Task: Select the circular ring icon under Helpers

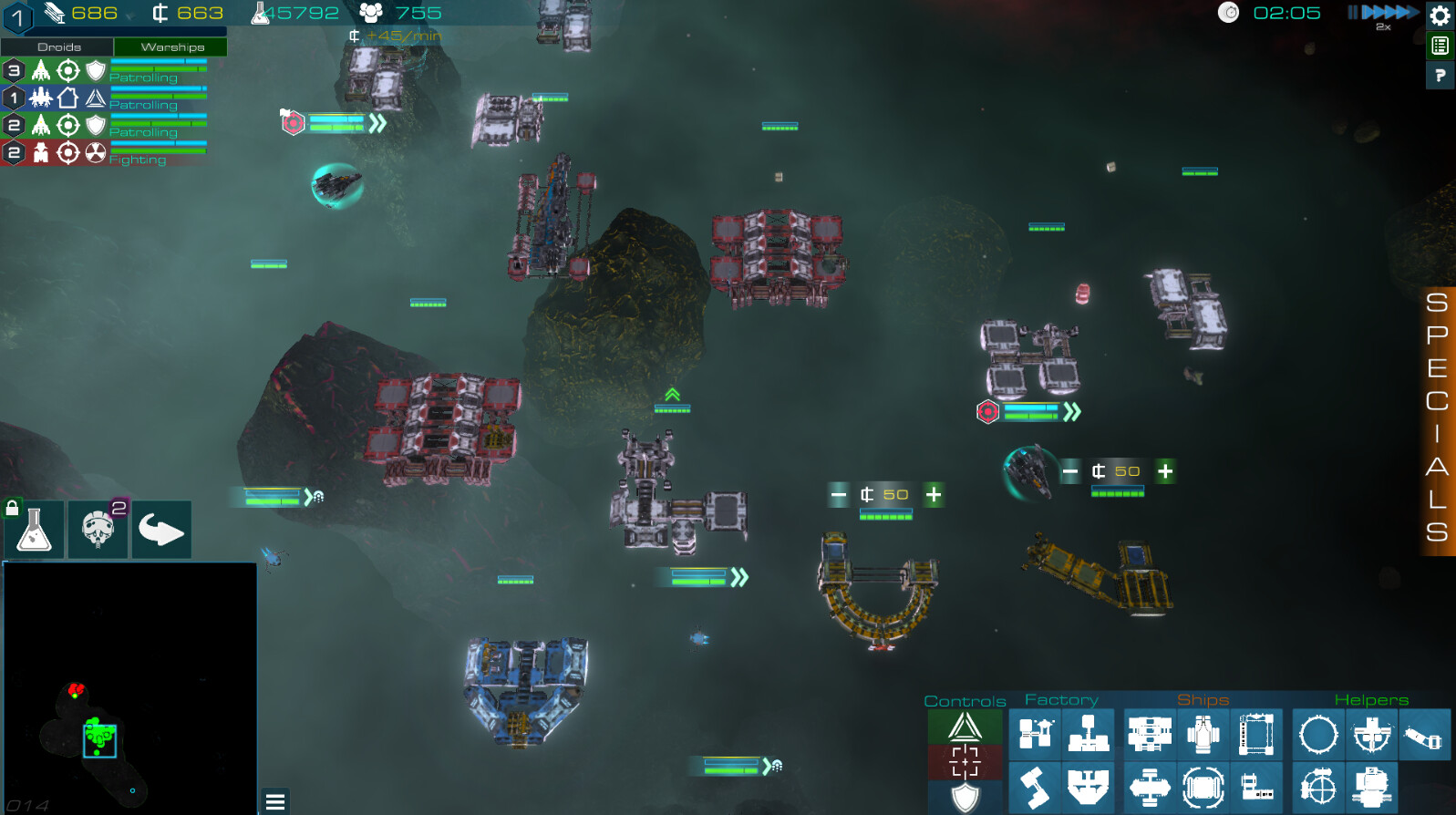Action: (1317, 734)
